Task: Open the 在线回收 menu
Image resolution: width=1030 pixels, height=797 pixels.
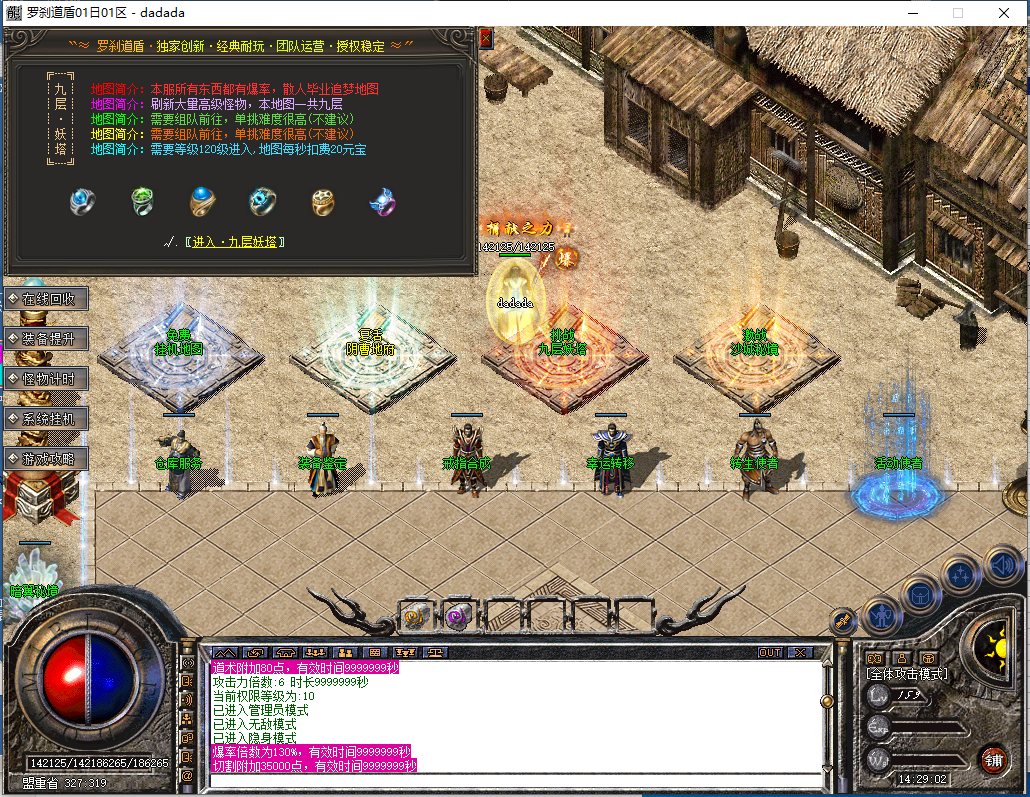Action: coord(46,298)
